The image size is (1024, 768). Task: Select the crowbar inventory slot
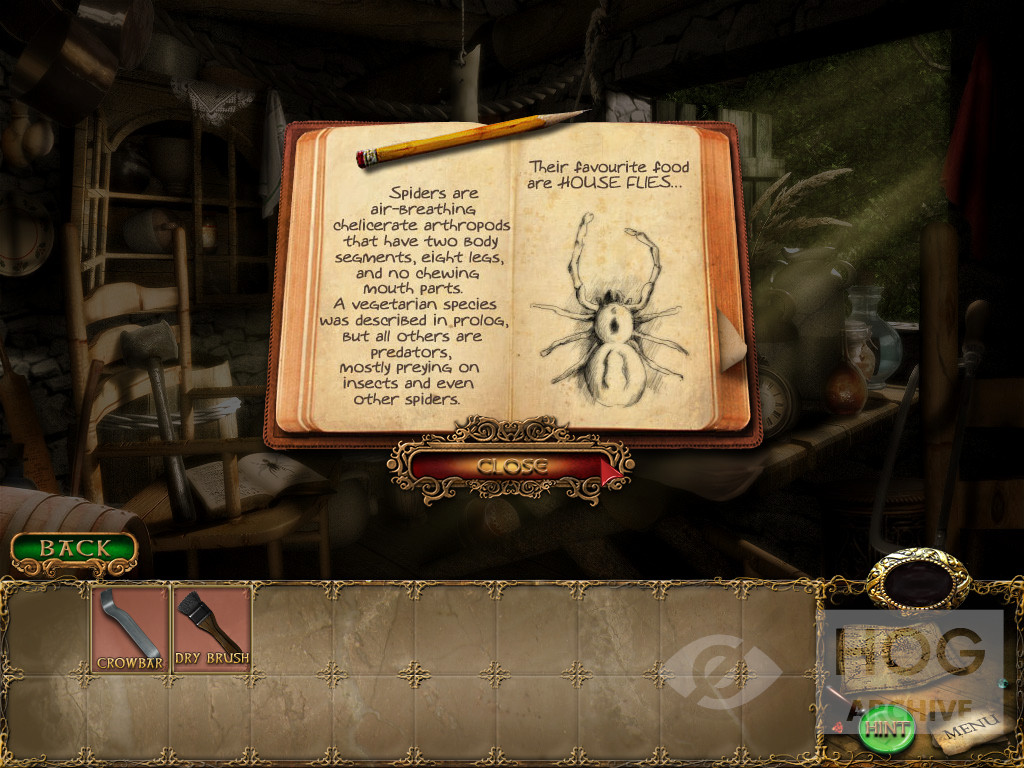pos(130,629)
